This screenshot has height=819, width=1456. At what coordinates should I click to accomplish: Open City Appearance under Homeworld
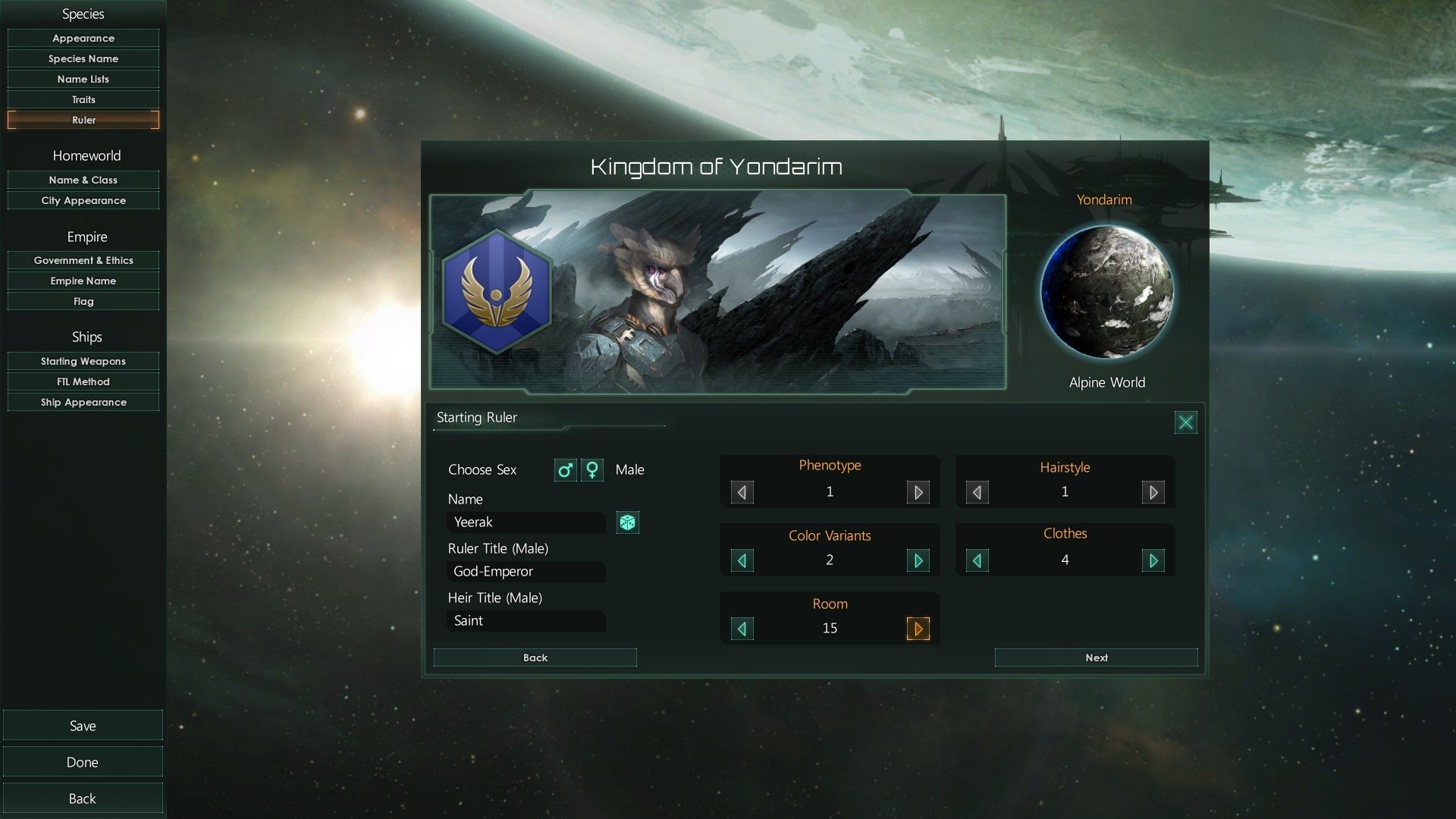tap(83, 200)
